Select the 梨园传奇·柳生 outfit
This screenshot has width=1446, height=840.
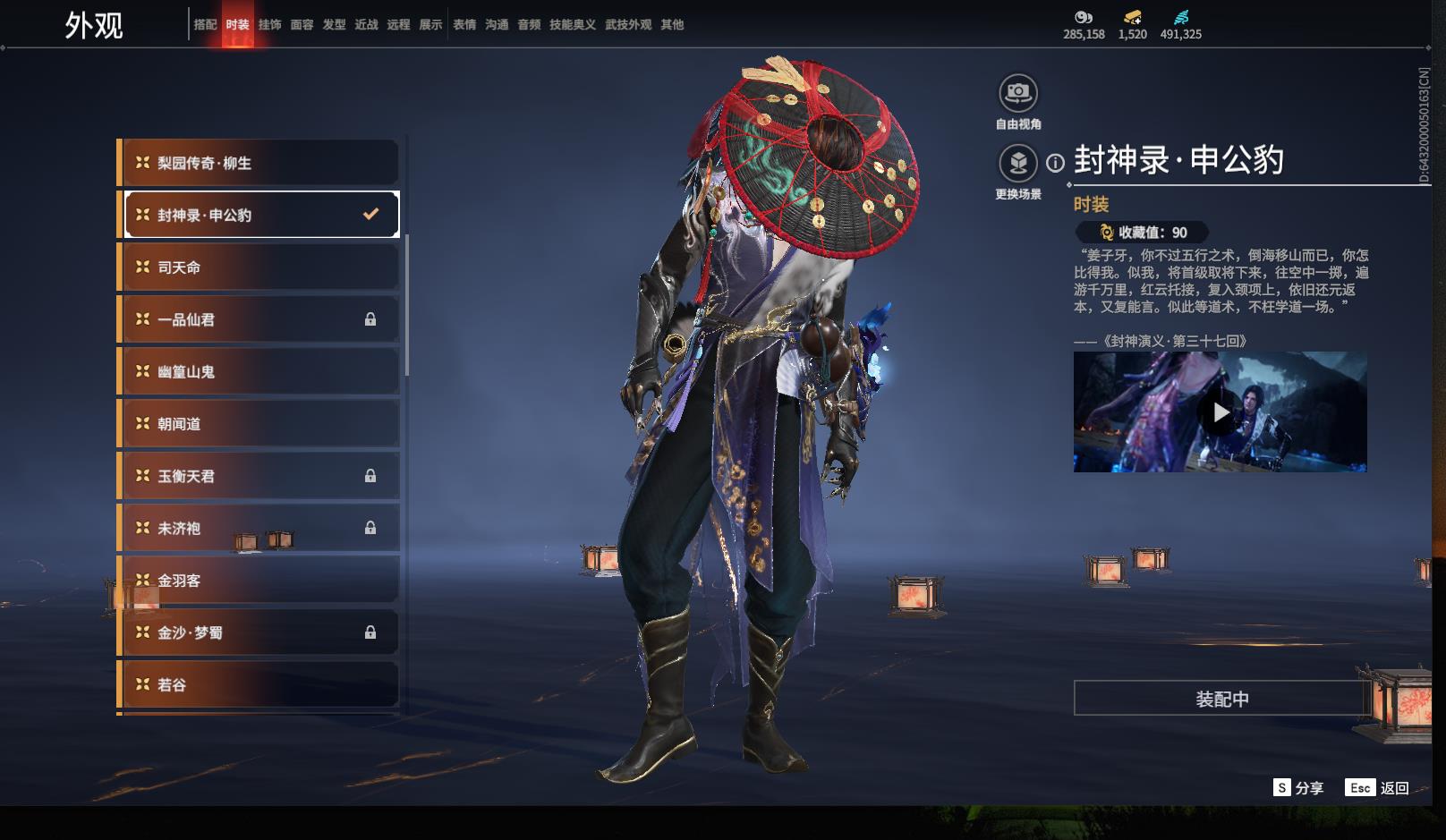point(259,163)
